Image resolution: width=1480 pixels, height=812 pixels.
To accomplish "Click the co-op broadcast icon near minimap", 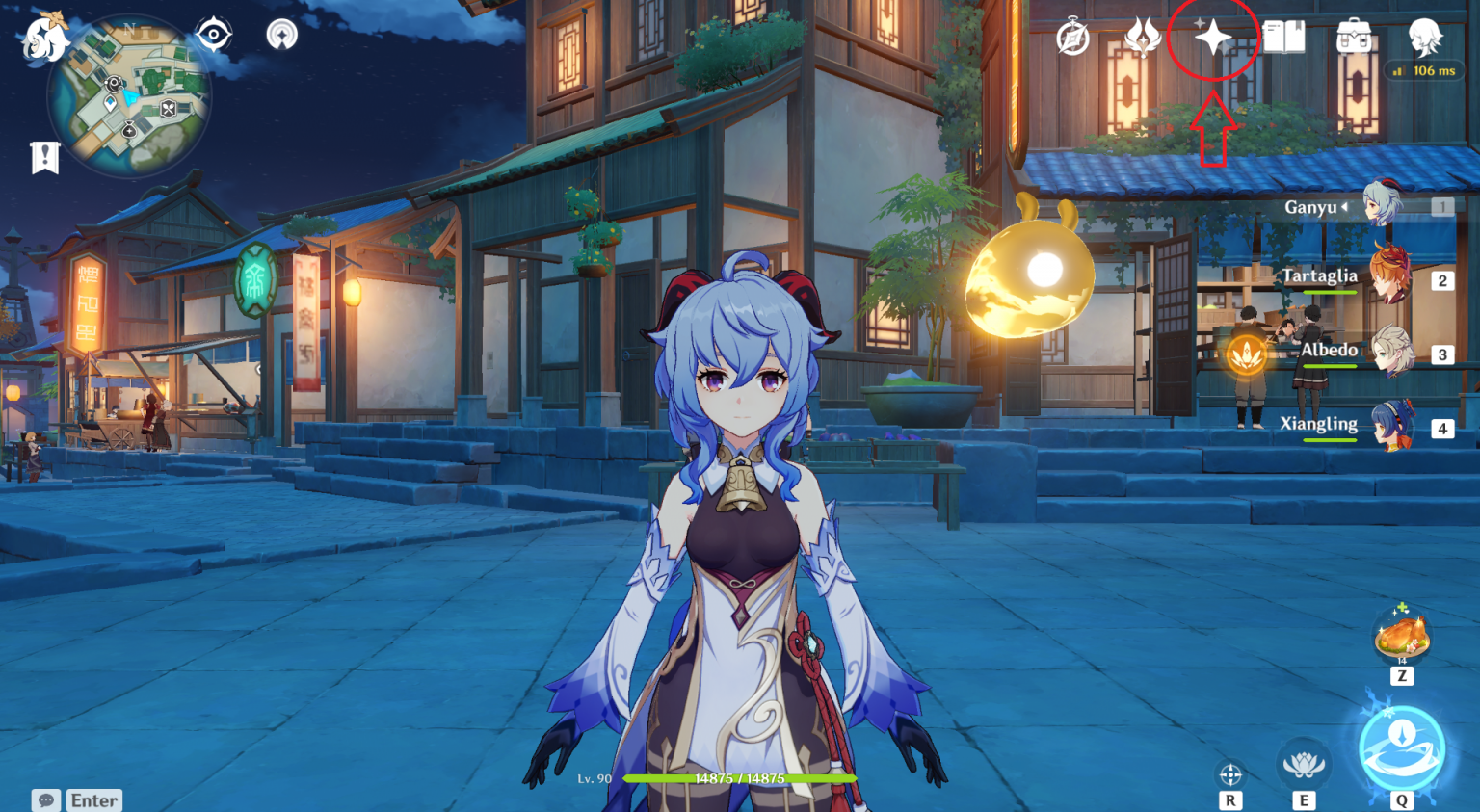I will pos(282,34).
